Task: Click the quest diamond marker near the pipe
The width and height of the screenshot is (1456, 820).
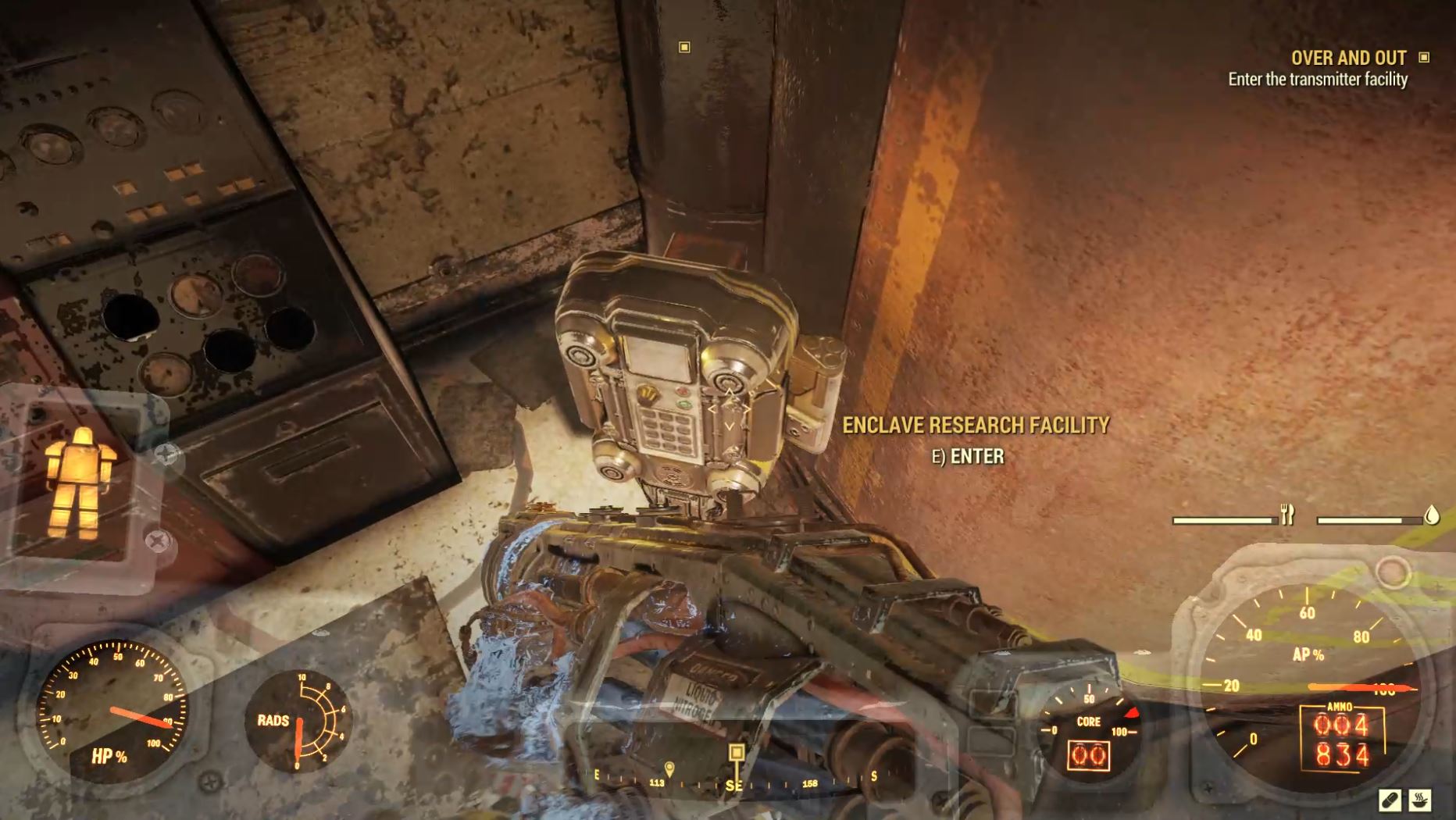Action: 685,48
